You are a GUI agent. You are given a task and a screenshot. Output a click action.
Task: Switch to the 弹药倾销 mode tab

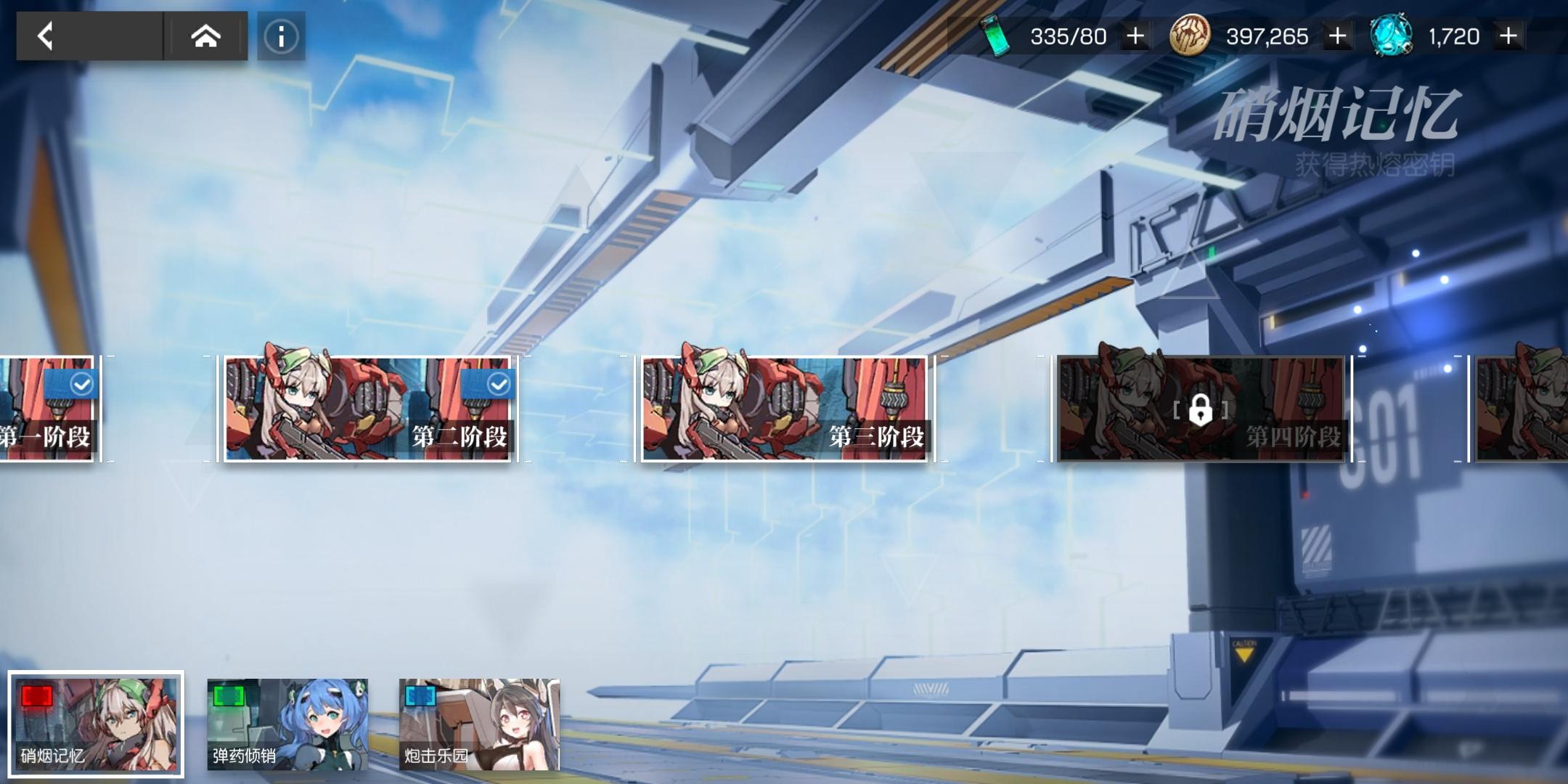click(287, 724)
